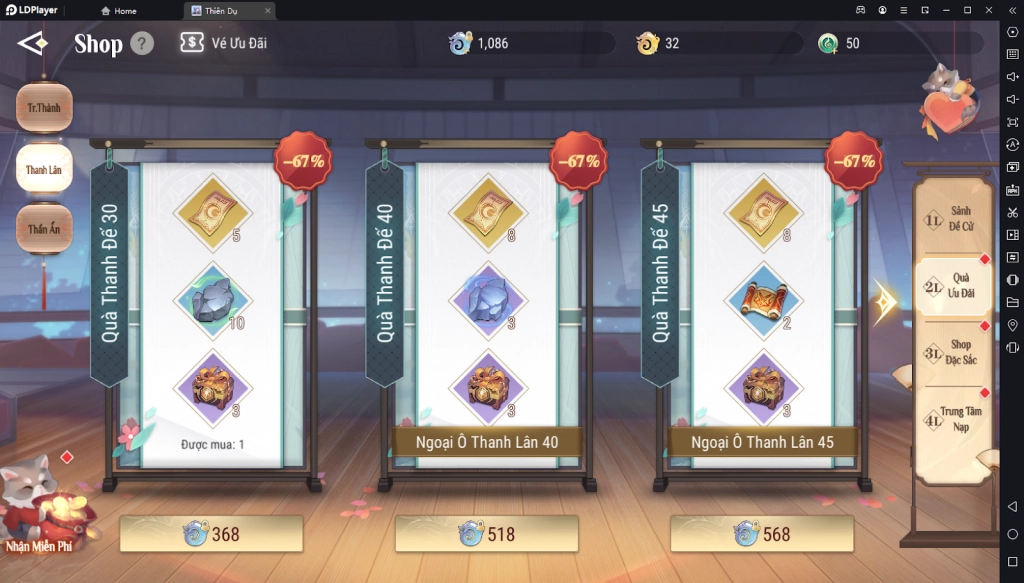Show next gift packs with golden arrow
This screenshot has height=583, width=1024.
[885, 301]
